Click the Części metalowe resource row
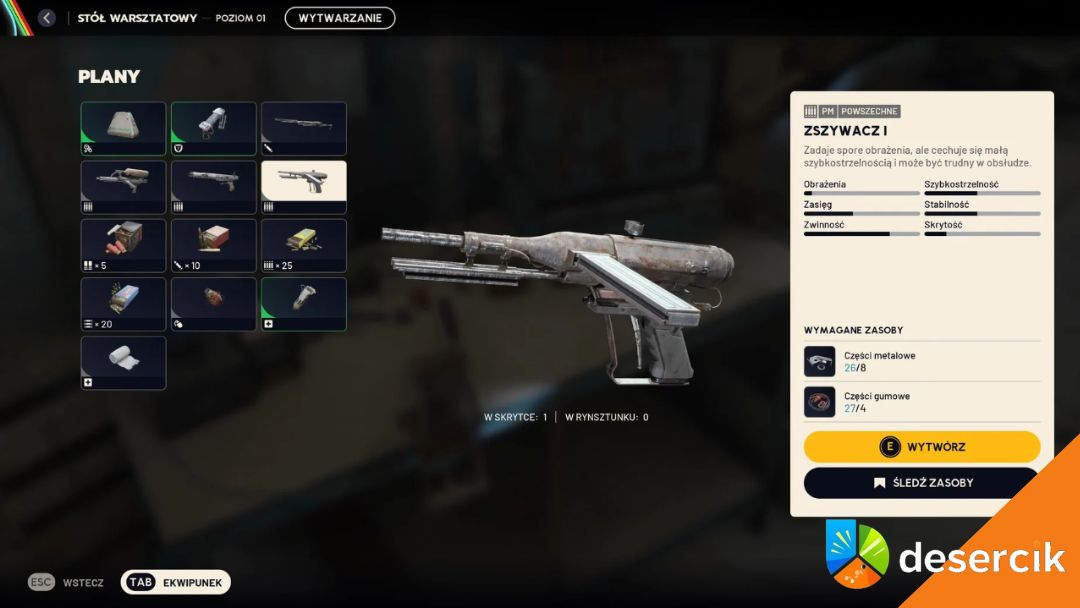Image resolution: width=1080 pixels, height=608 pixels. click(x=922, y=361)
